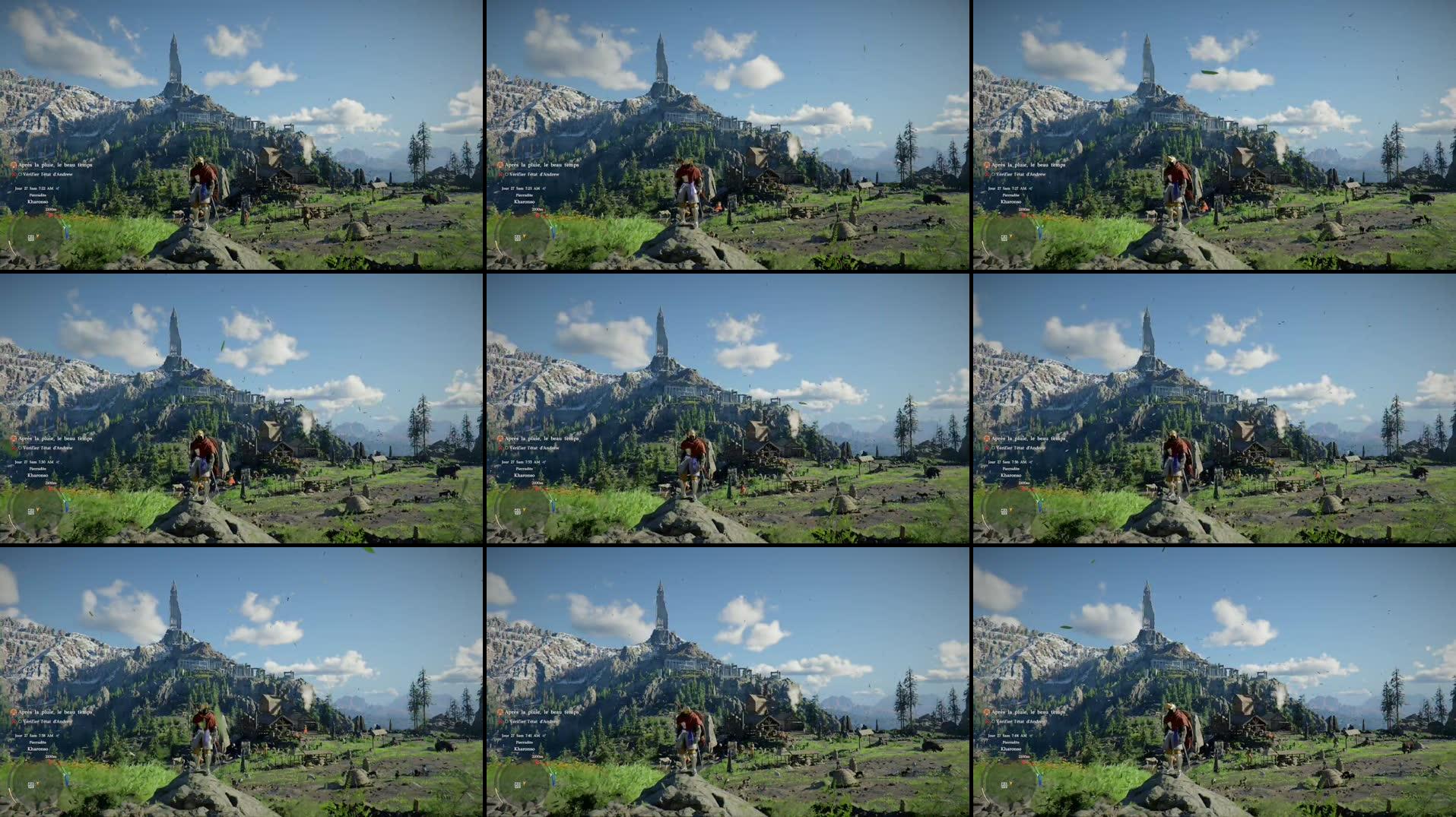Select the Pierradite region label
Screen dimensions: 1456x817
pos(36,194)
